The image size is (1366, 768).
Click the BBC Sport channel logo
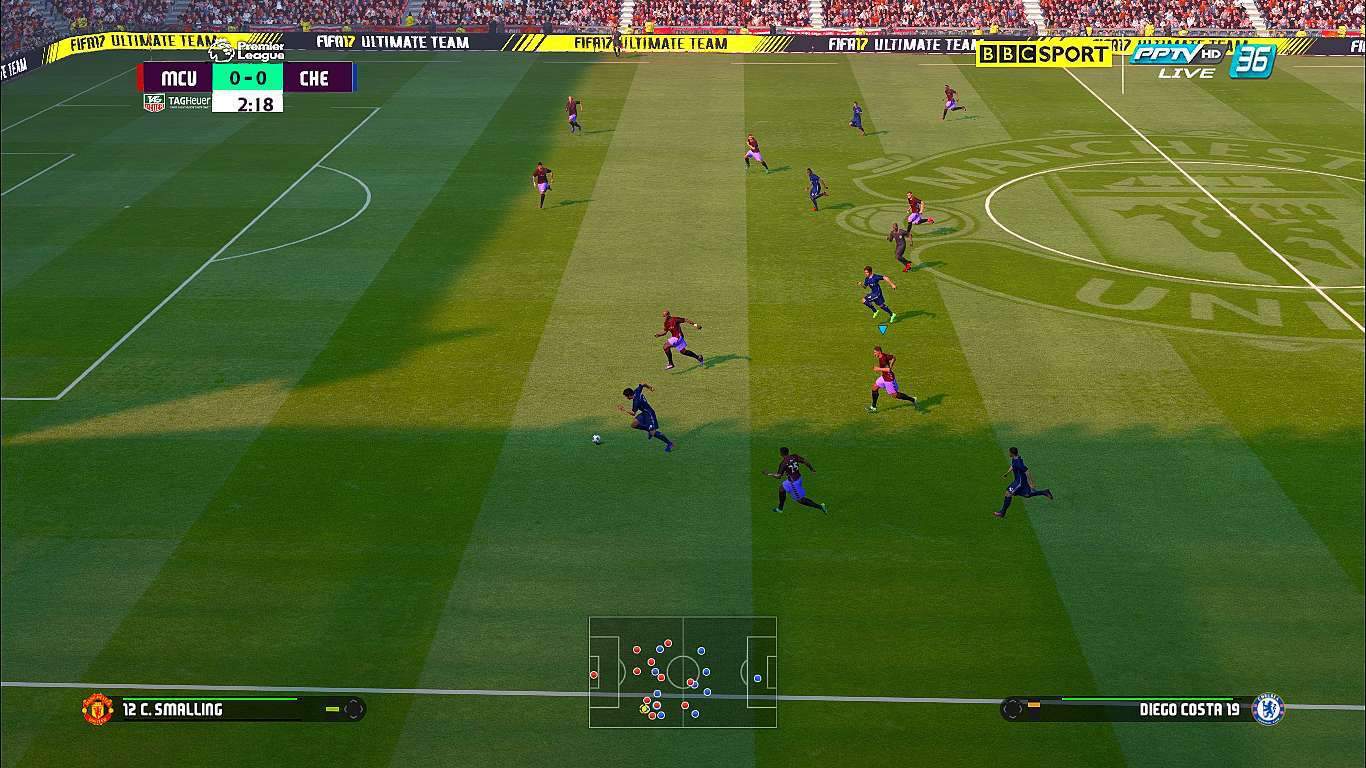point(1044,54)
